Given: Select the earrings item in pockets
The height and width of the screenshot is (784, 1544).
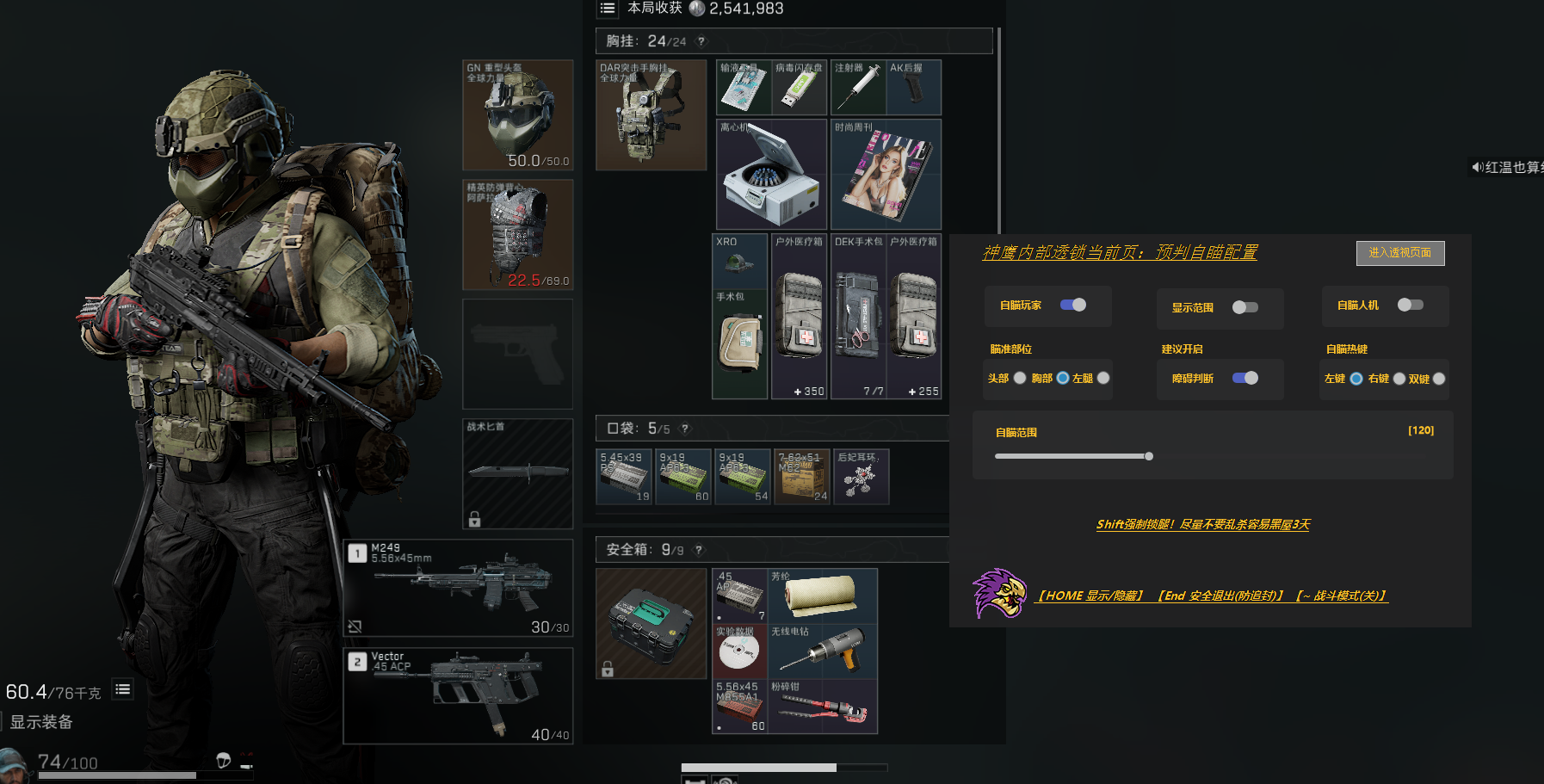Looking at the screenshot, I should [861, 476].
